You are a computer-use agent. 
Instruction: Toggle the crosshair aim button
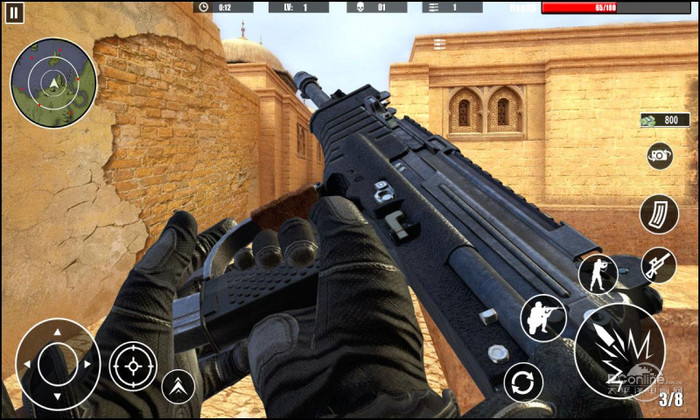pos(133,365)
